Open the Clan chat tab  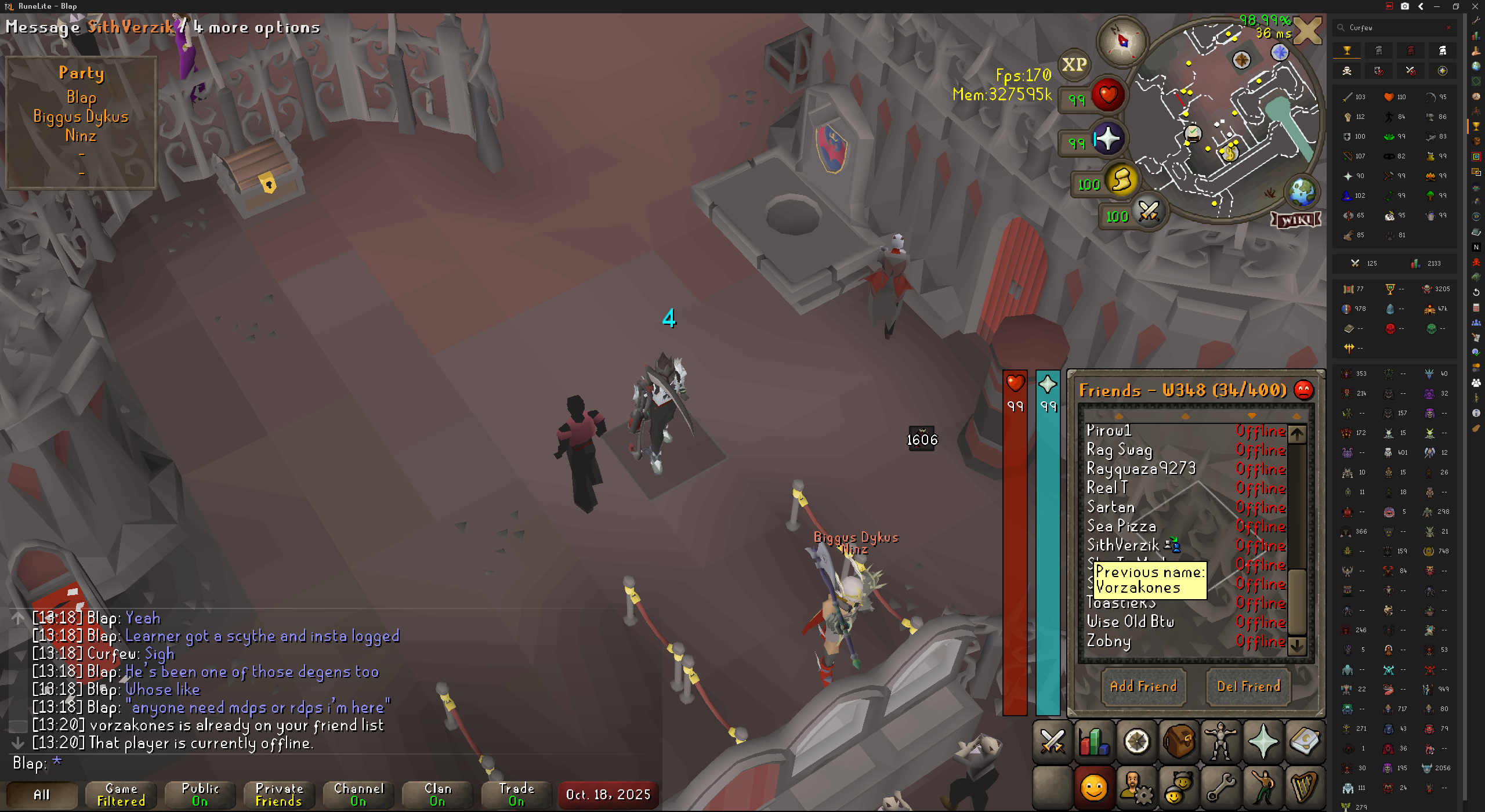[x=437, y=795]
